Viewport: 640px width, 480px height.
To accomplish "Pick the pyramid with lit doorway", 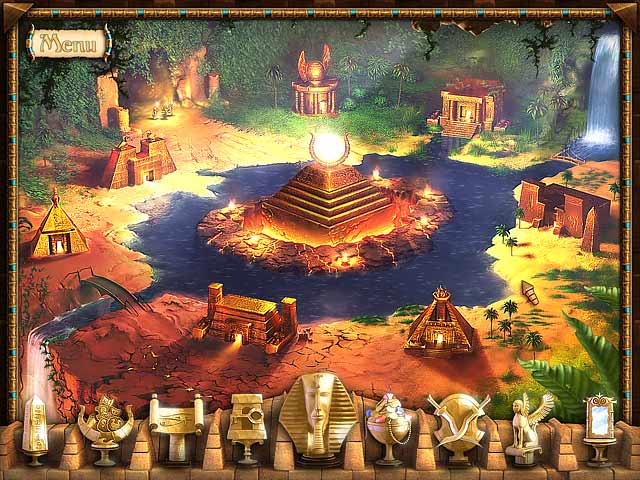I will point(439,322).
